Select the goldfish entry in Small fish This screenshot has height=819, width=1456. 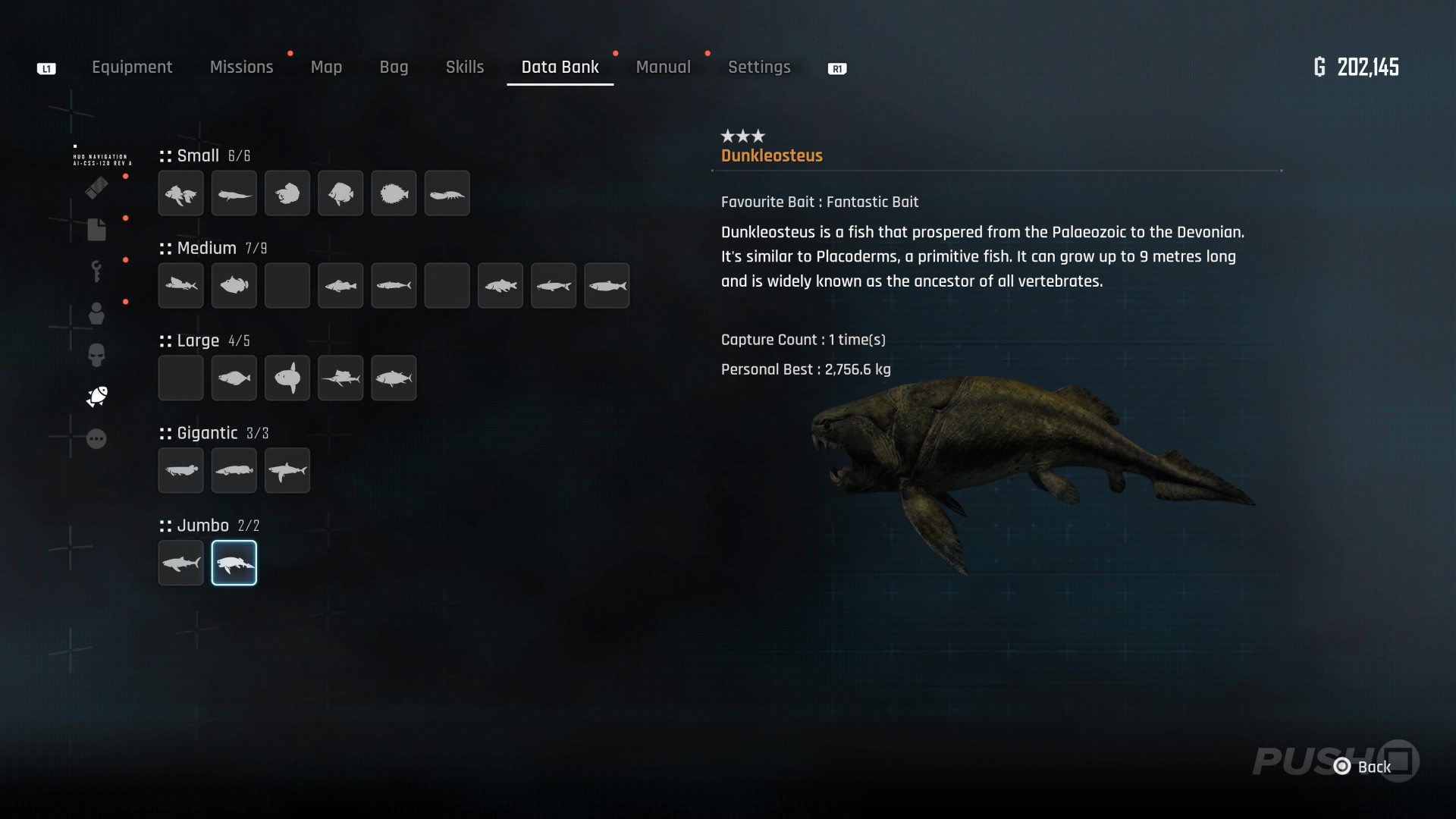point(180,193)
